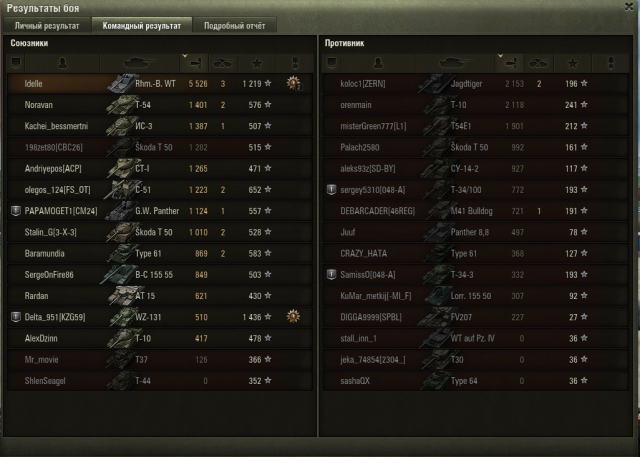Select allied player Idelle's row

pyautogui.click(x=150, y=84)
